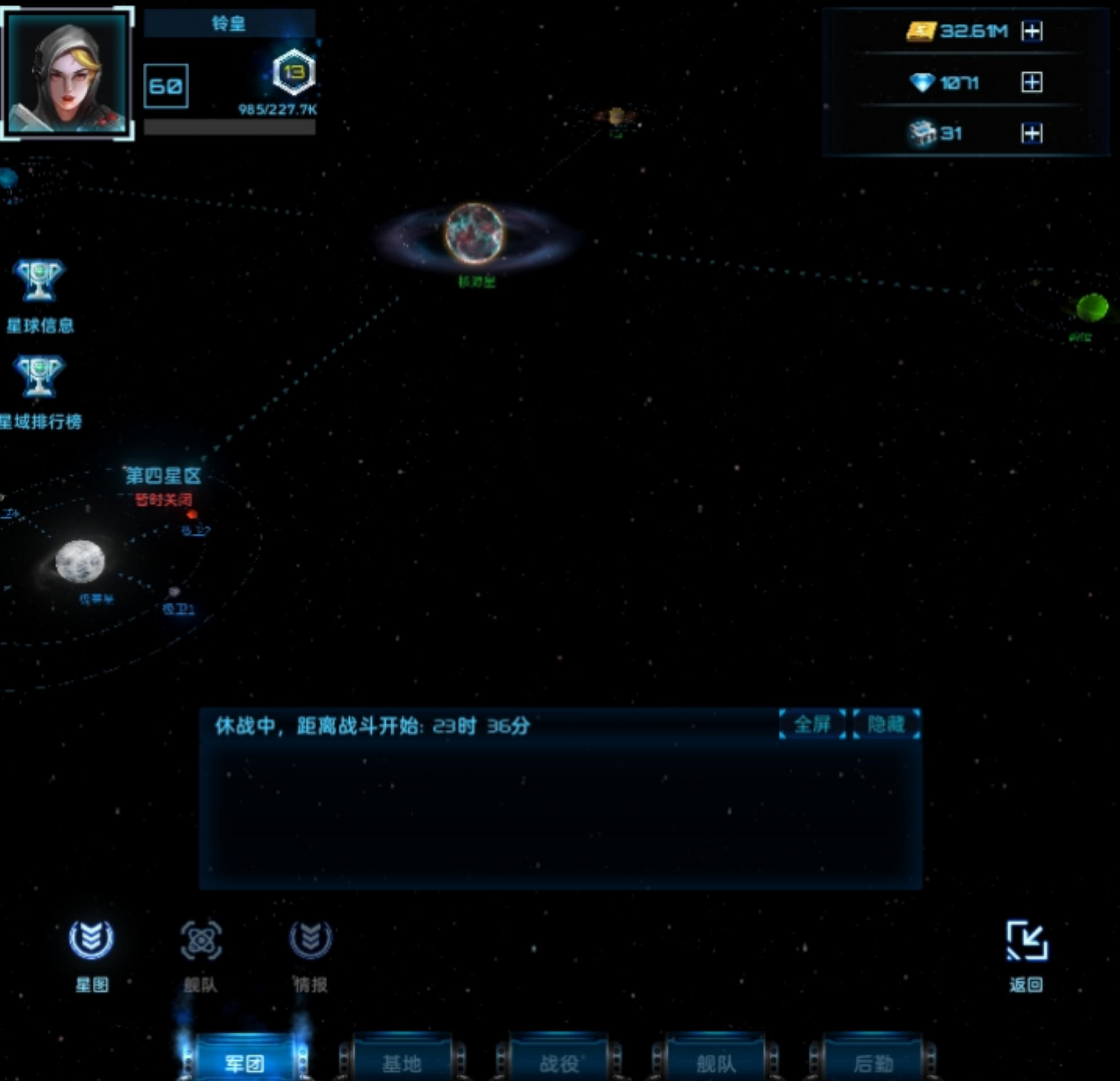
Task: Switch to the 军团 legion tab
Action: (244, 1063)
